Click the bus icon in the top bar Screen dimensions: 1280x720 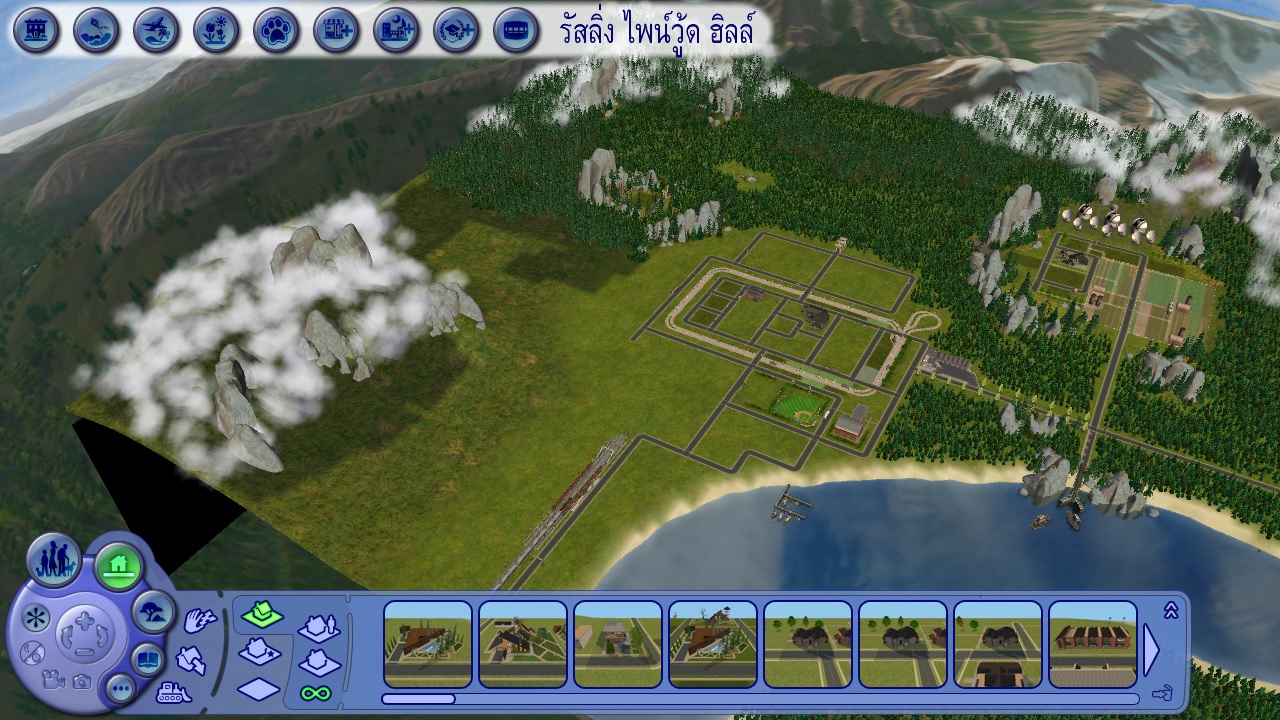click(516, 30)
